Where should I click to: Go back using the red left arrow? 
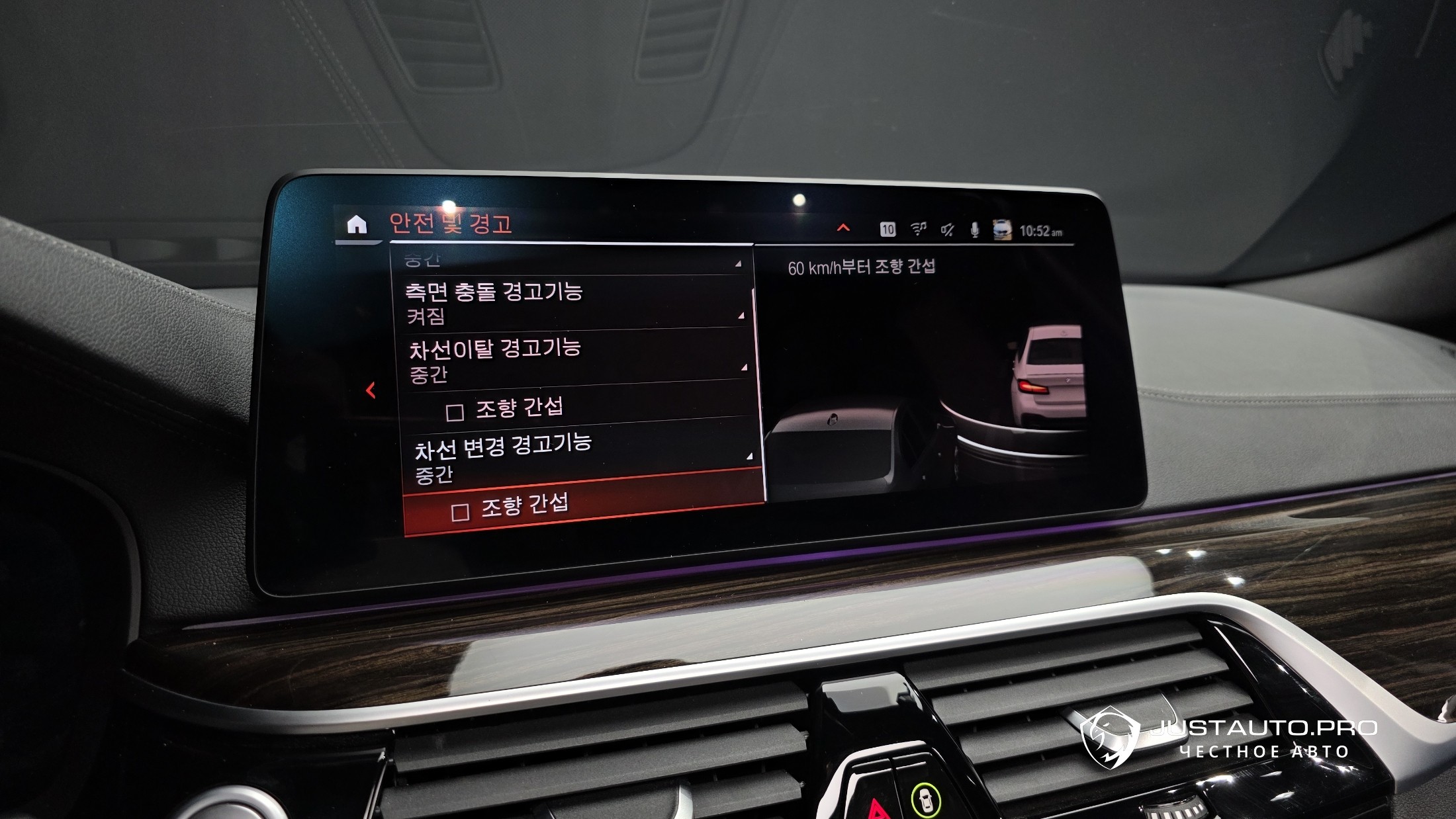coord(371,390)
